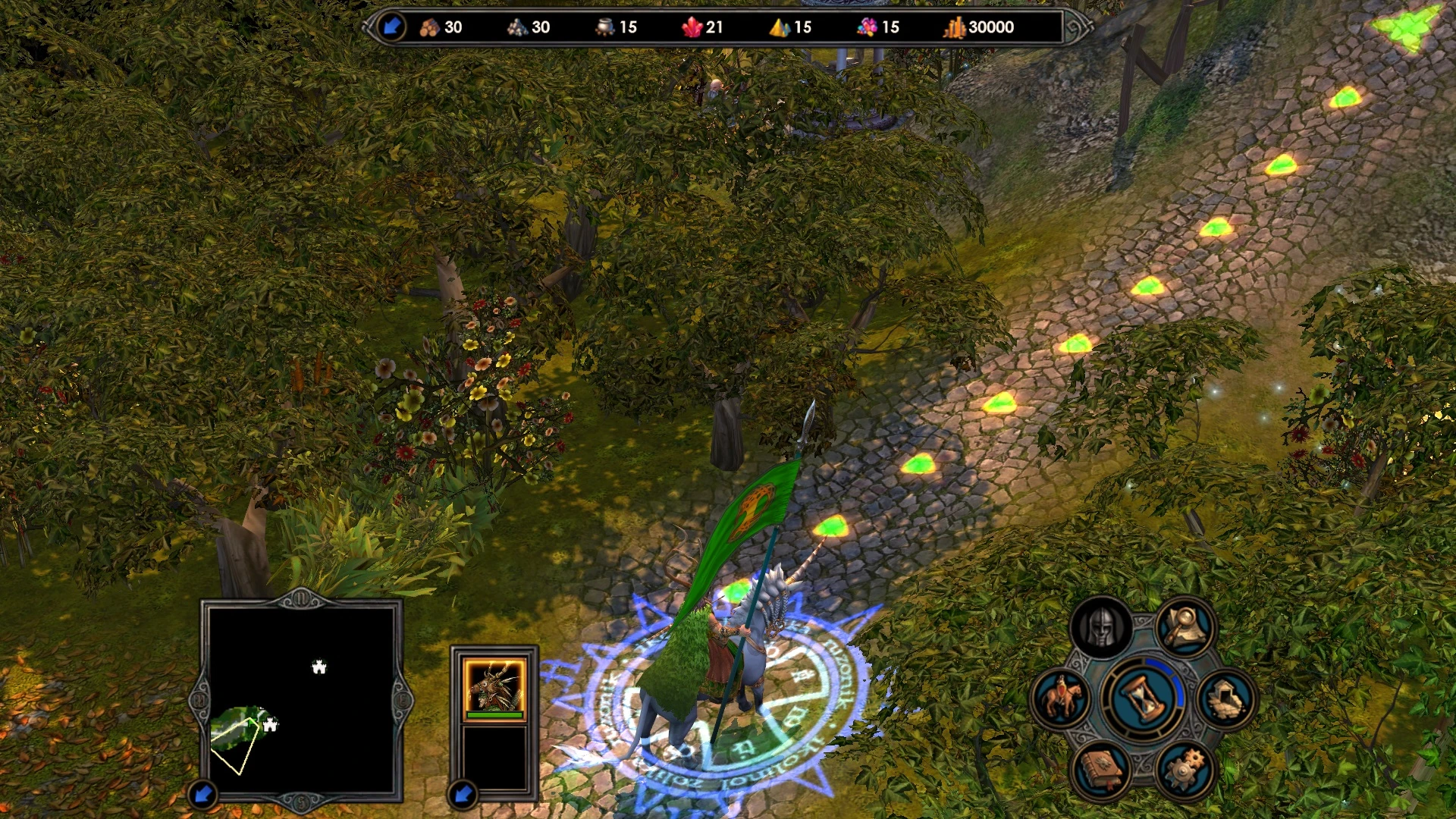This screenshot has width=1456, height=819.
Task: Select the helmet icon to view hero details
Action: pyautogui.click(x=1103, y=625)
